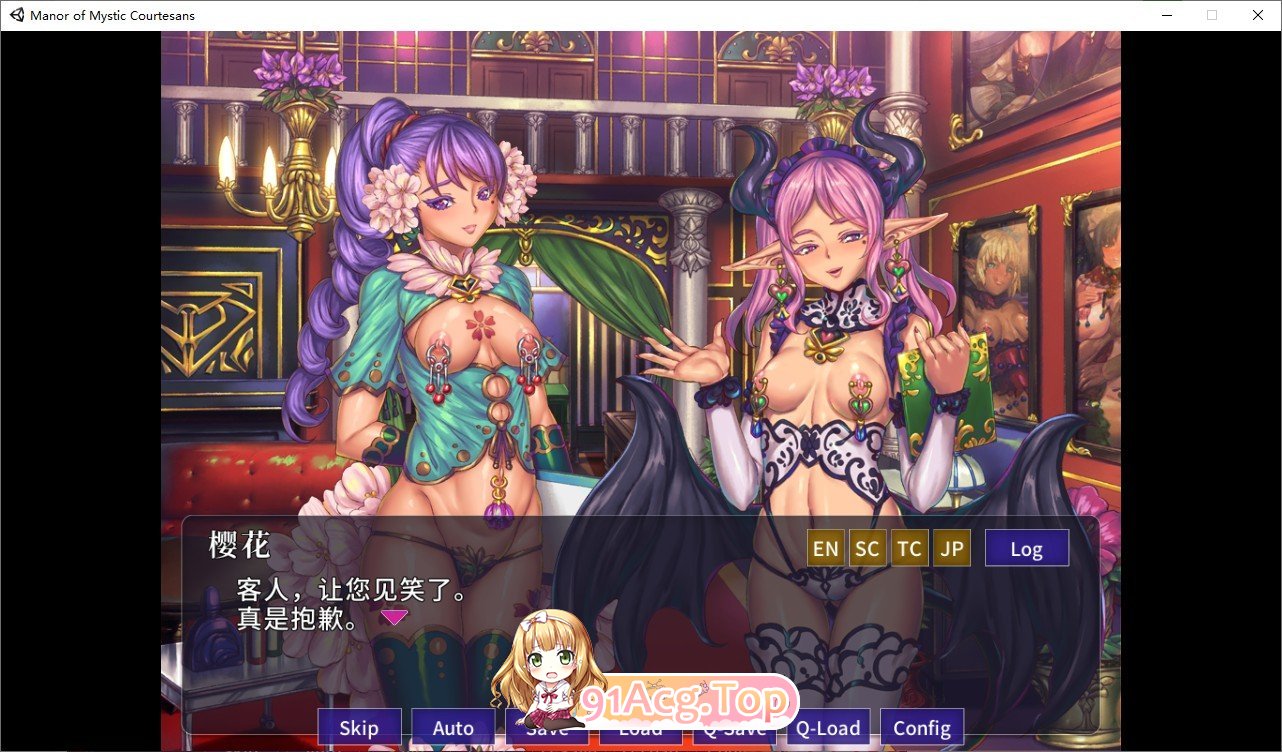1282x752 pixels.
Task: Minimize the game window
Action: click(x=1166, y=15)
